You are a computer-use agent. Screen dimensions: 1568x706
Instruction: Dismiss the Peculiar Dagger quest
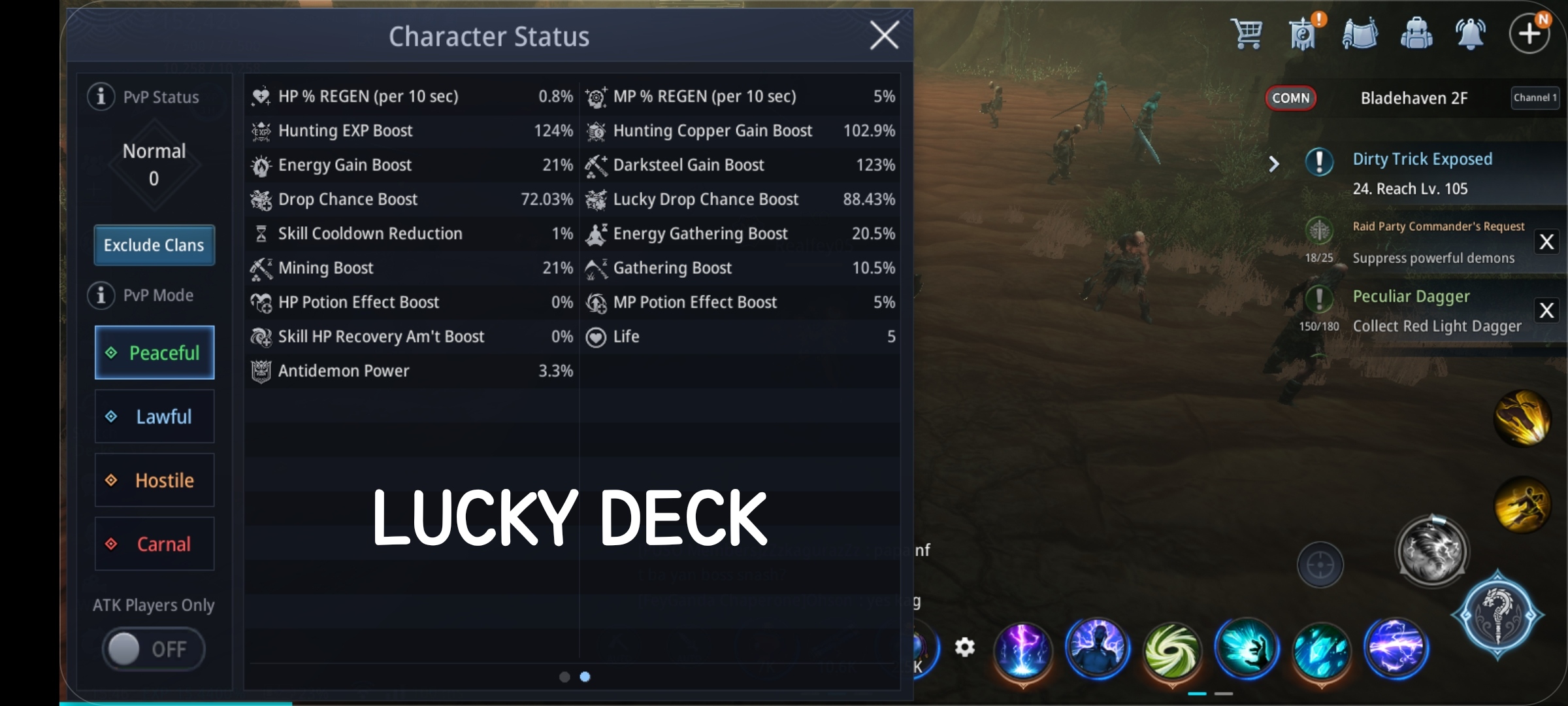click(1548, 311)
